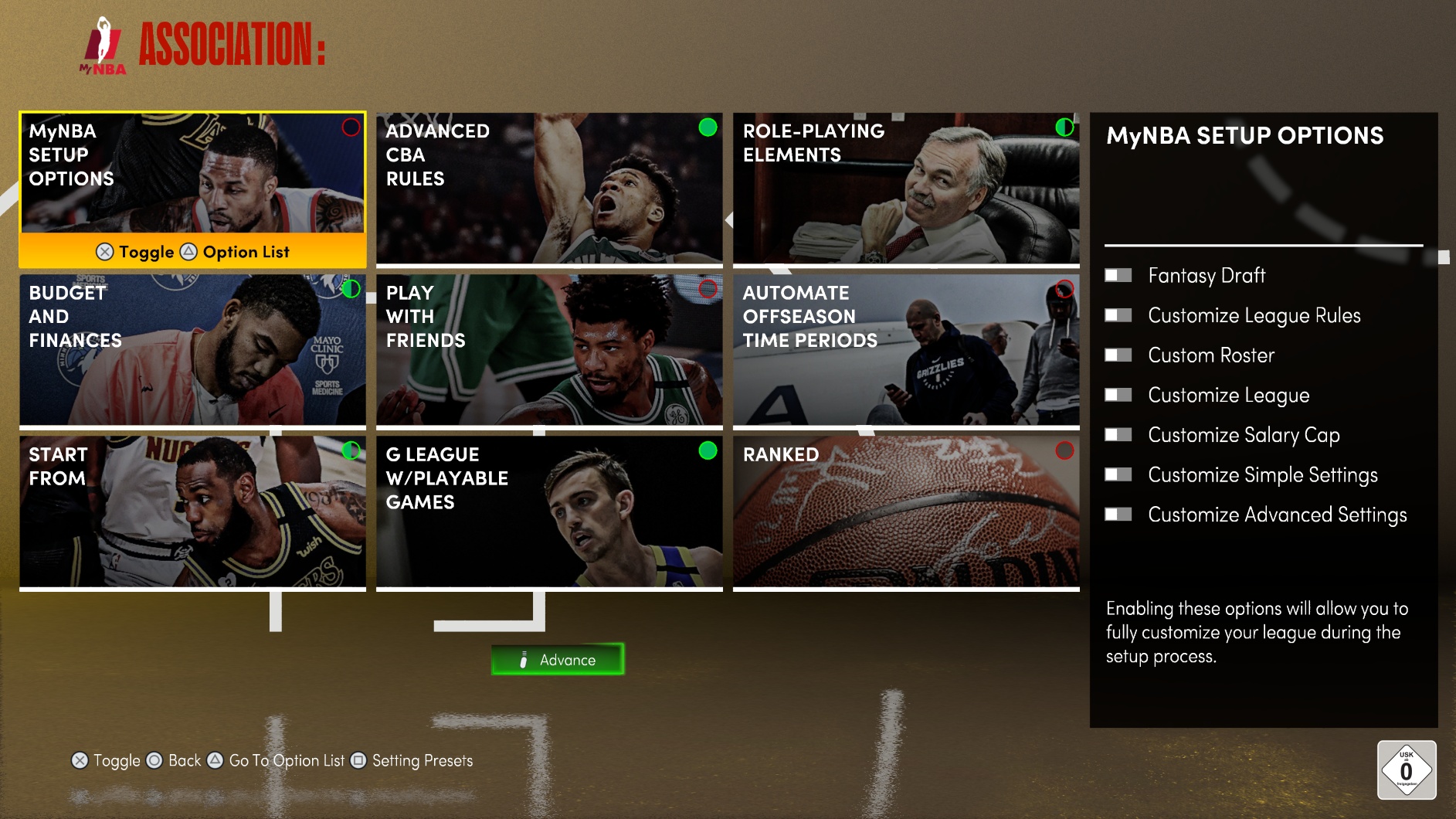Switch on the Custom Roster option

click(1118, 355)
